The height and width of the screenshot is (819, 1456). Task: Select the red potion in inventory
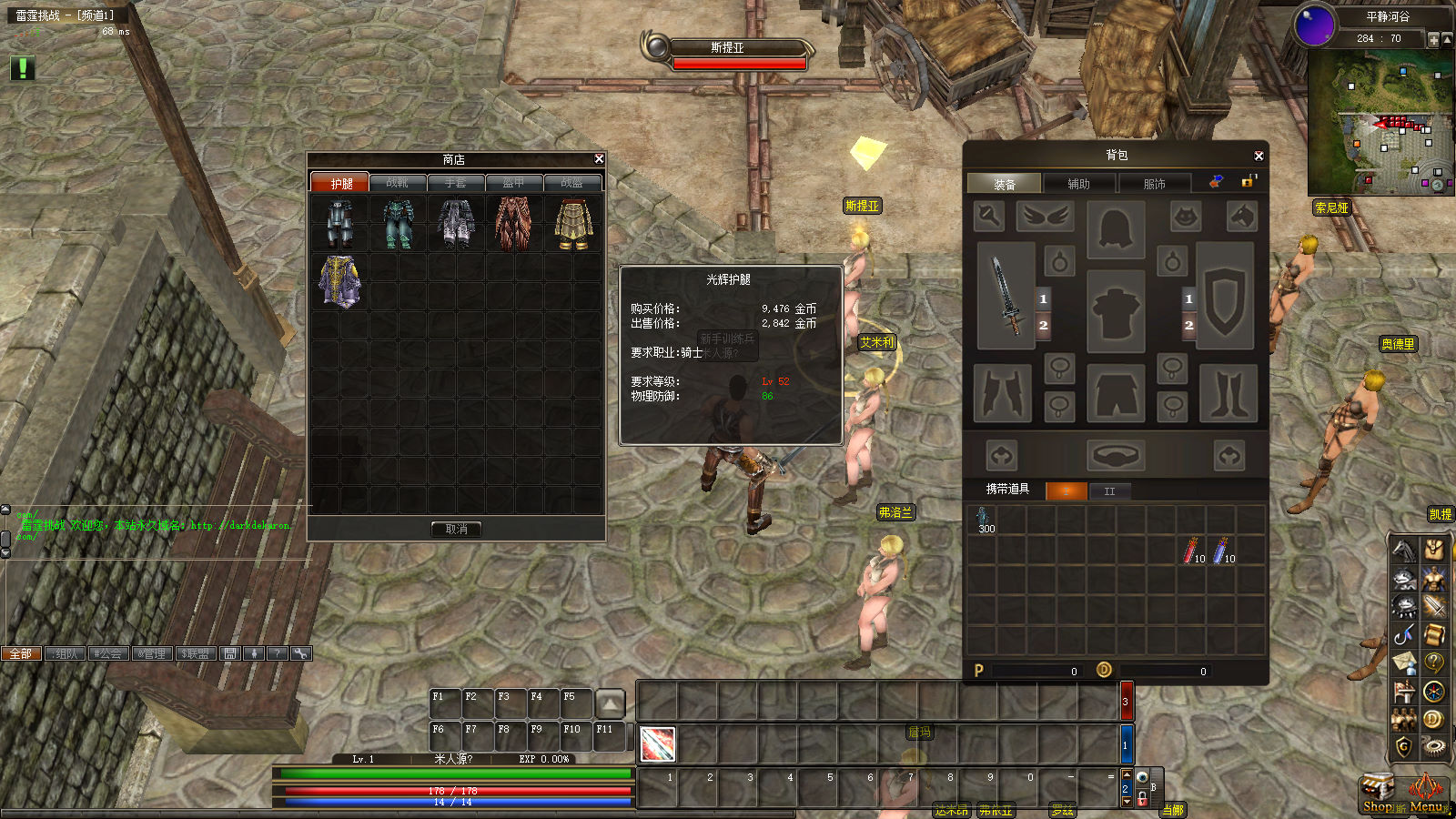point(1191,551)
